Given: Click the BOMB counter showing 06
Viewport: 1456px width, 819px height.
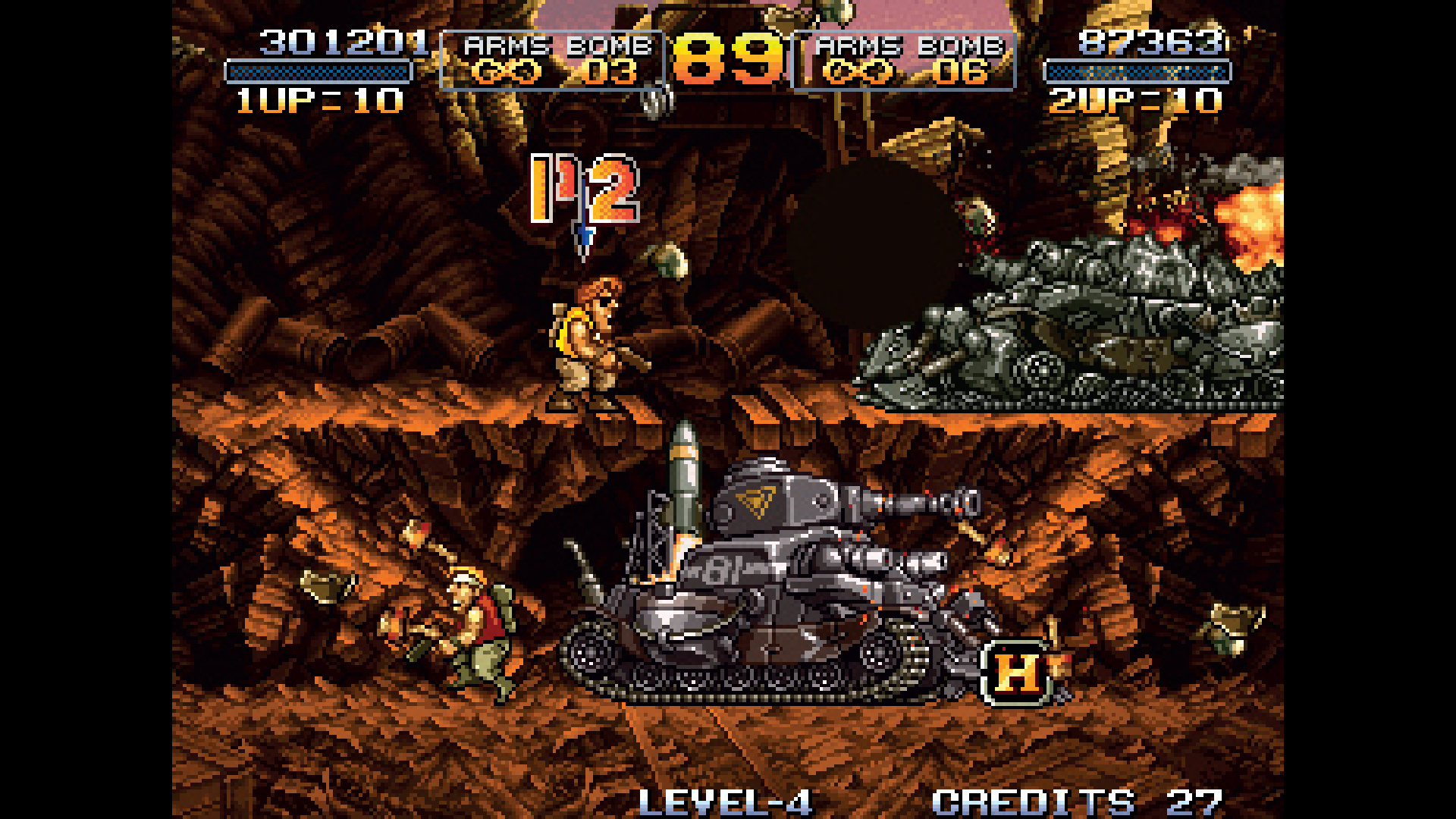Looking at the screenshot, I should pos(963,71).
